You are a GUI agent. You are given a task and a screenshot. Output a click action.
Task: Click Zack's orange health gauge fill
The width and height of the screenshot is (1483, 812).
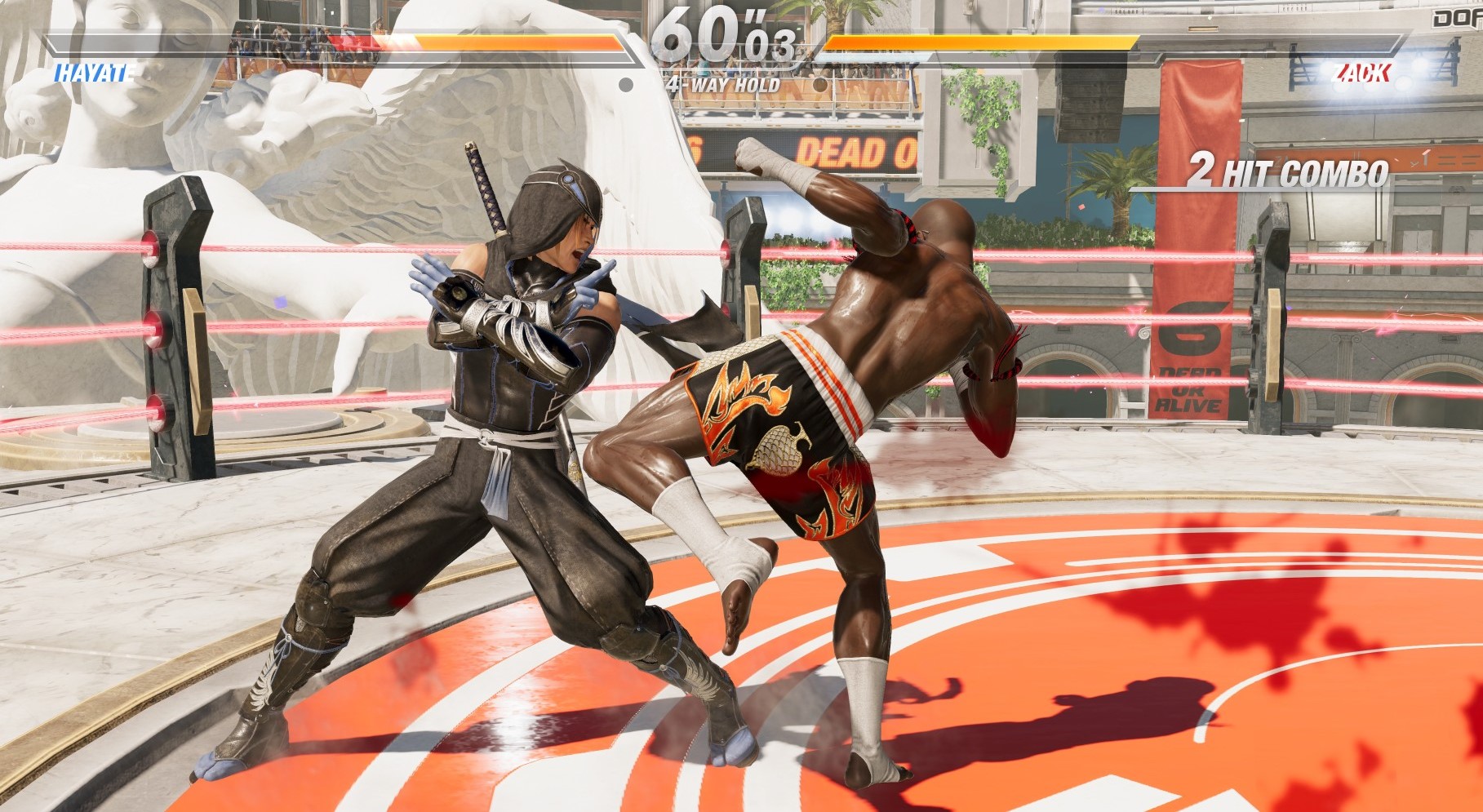tap(979, 42)
